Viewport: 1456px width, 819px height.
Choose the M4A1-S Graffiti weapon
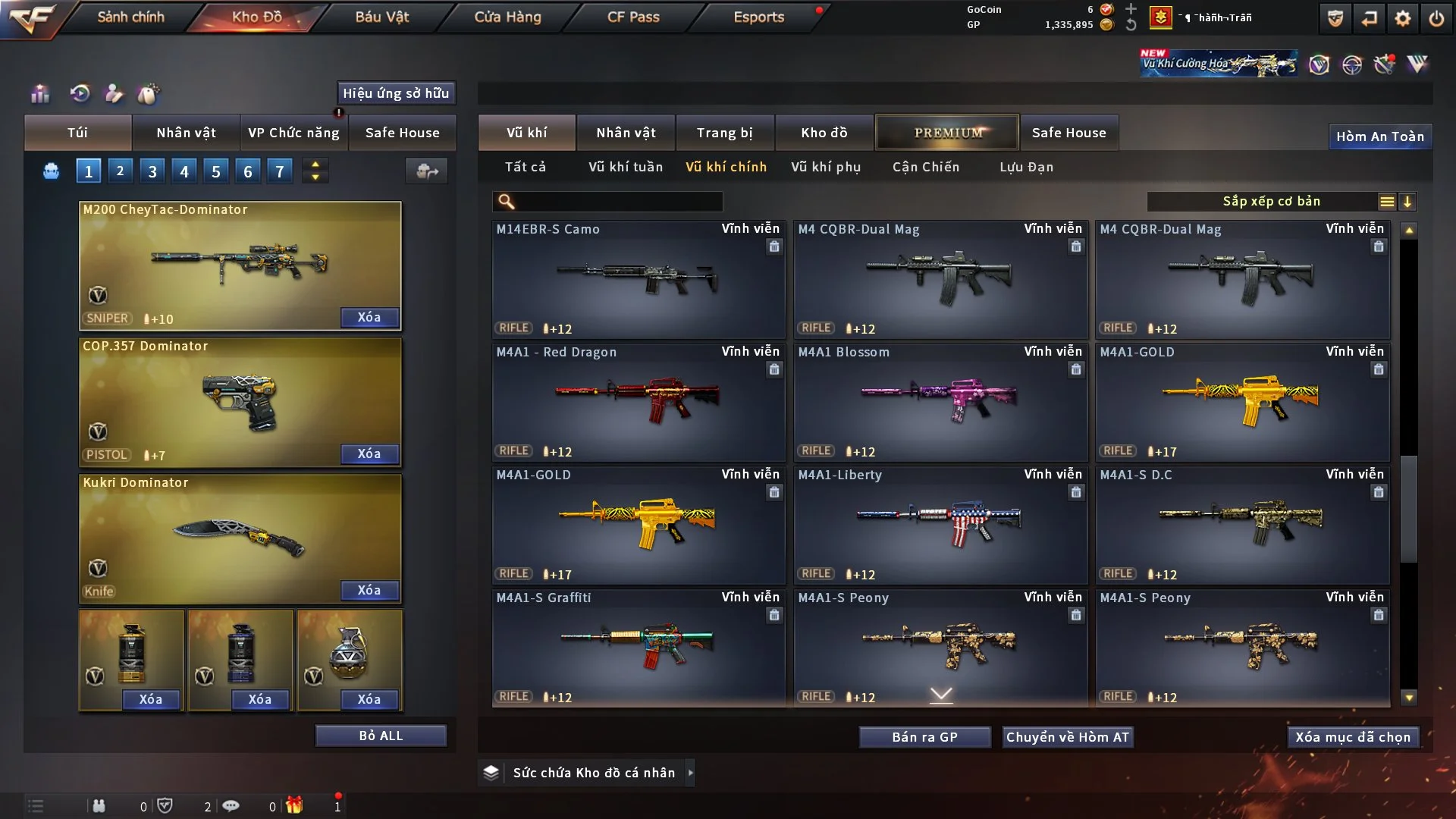point(638,648)
